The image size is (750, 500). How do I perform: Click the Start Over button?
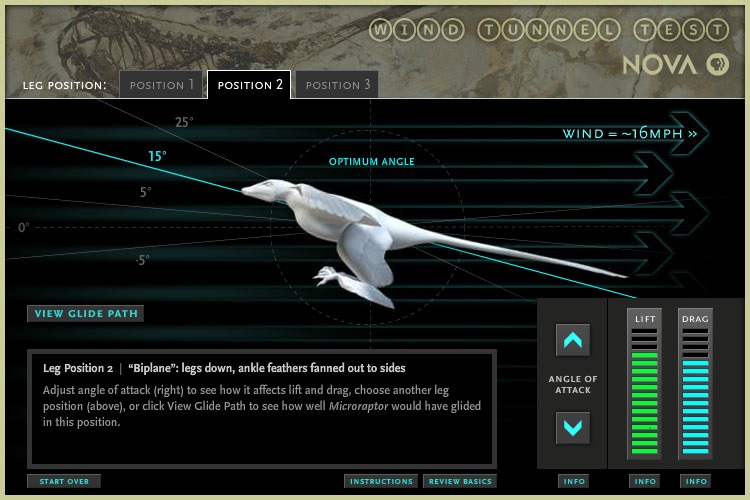[x=64, y=481]
